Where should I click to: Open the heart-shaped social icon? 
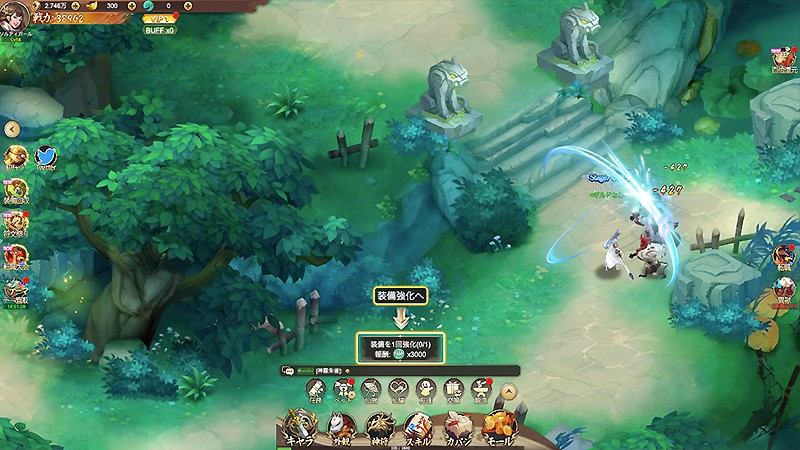pyautogui.click(x=399, y=391)
